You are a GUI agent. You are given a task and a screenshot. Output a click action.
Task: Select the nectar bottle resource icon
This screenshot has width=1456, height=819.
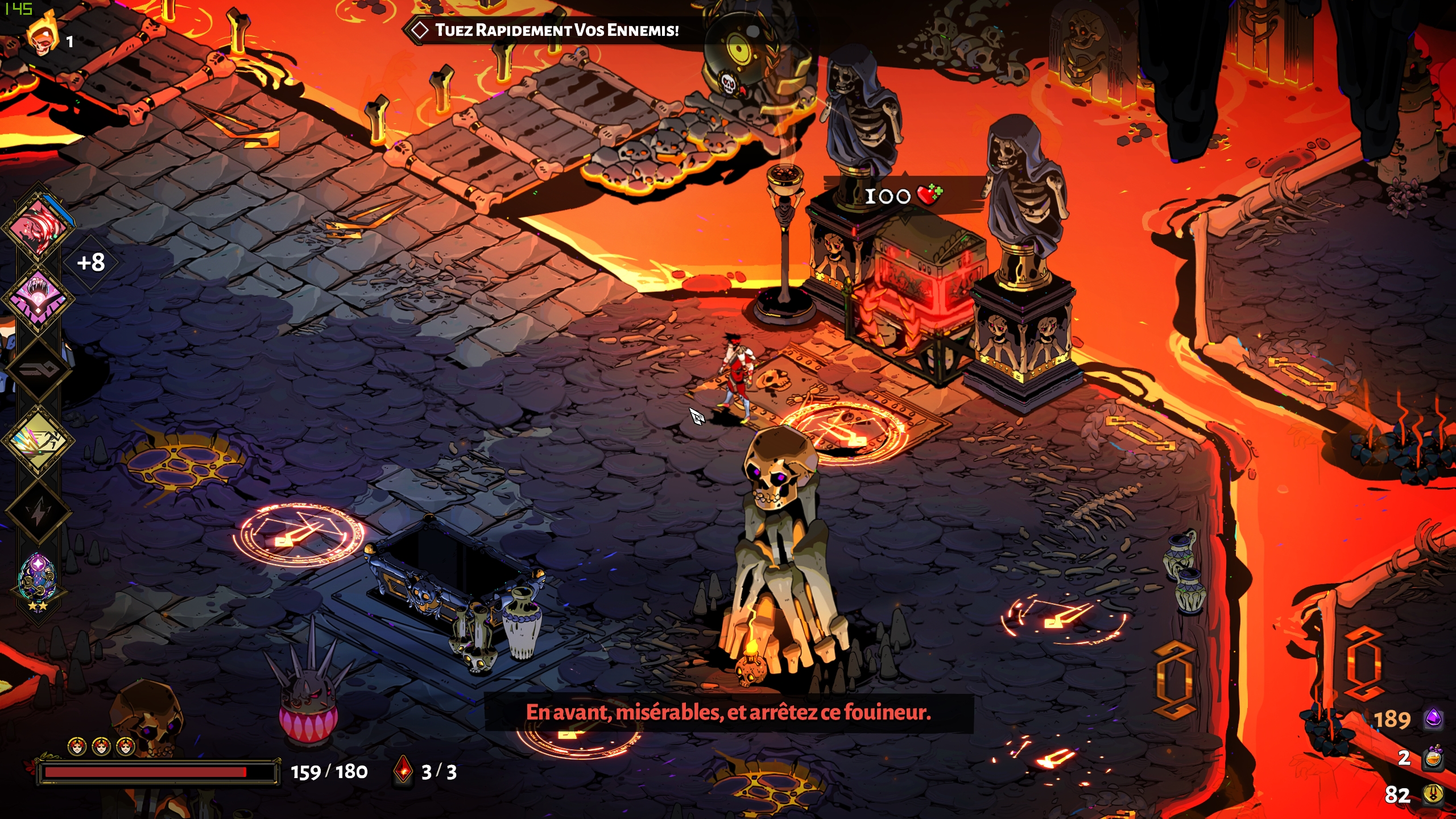(1433, 758)
